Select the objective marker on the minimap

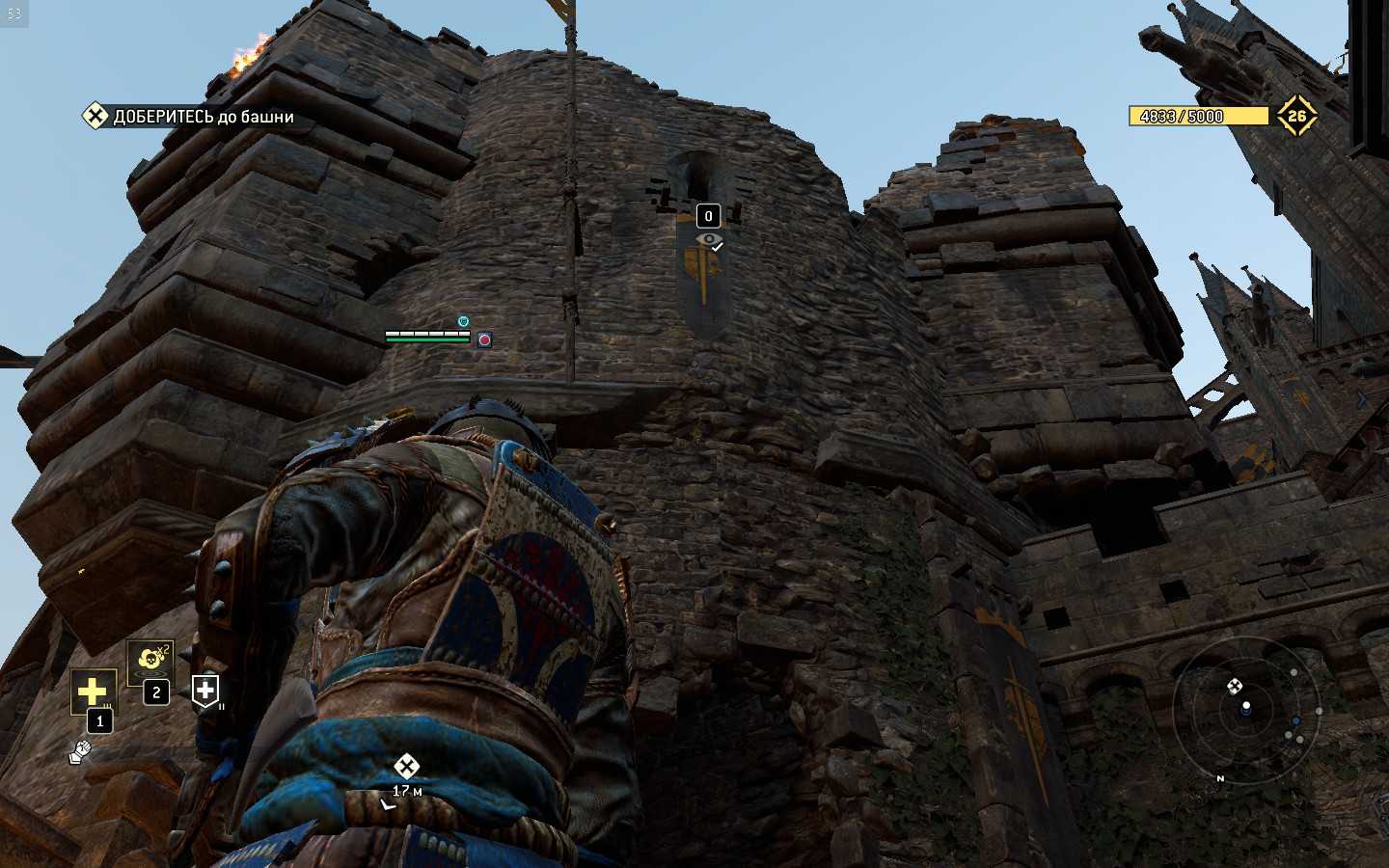(x=1234, y=687)
